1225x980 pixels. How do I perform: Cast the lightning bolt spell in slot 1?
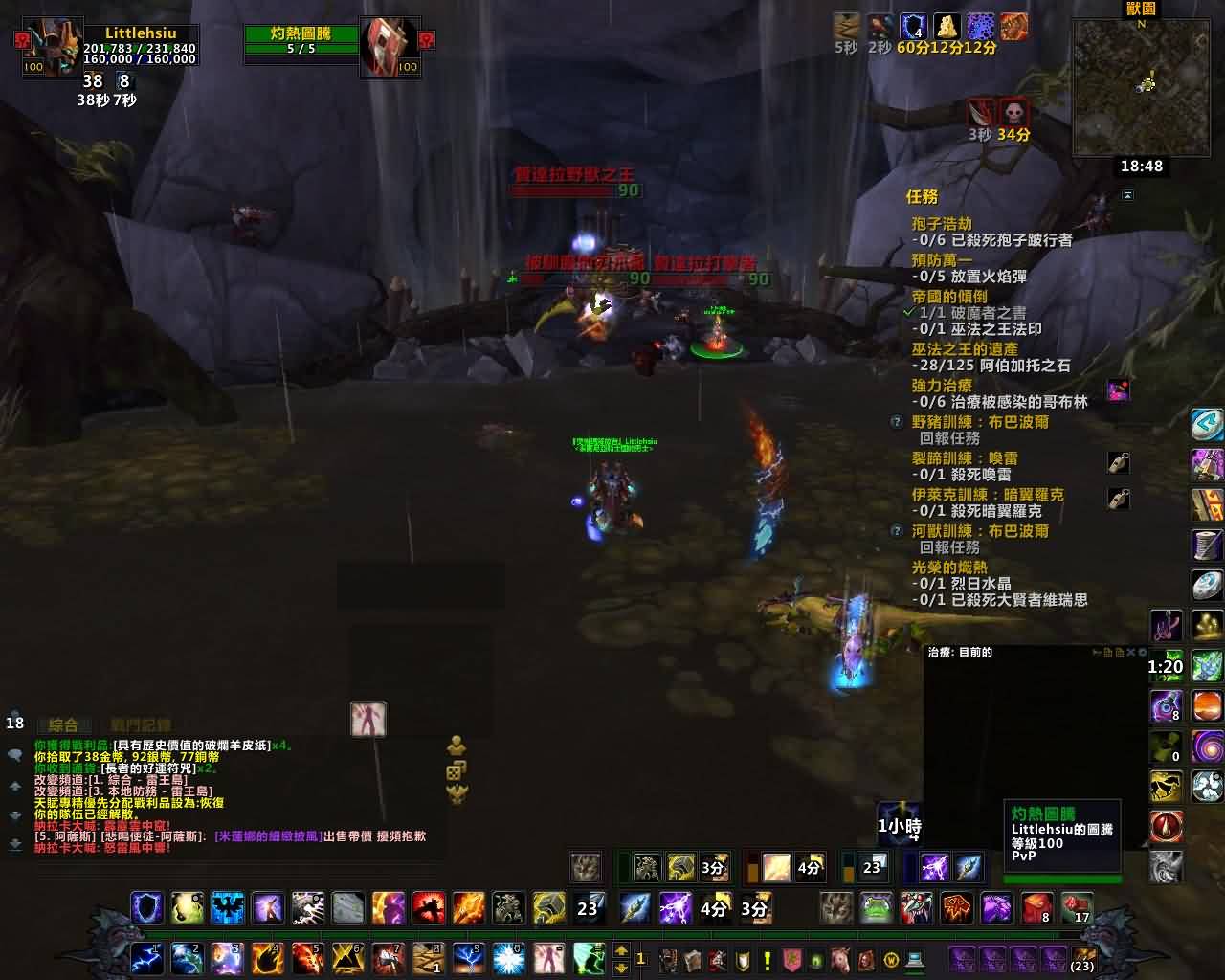(x=146, y=957)
